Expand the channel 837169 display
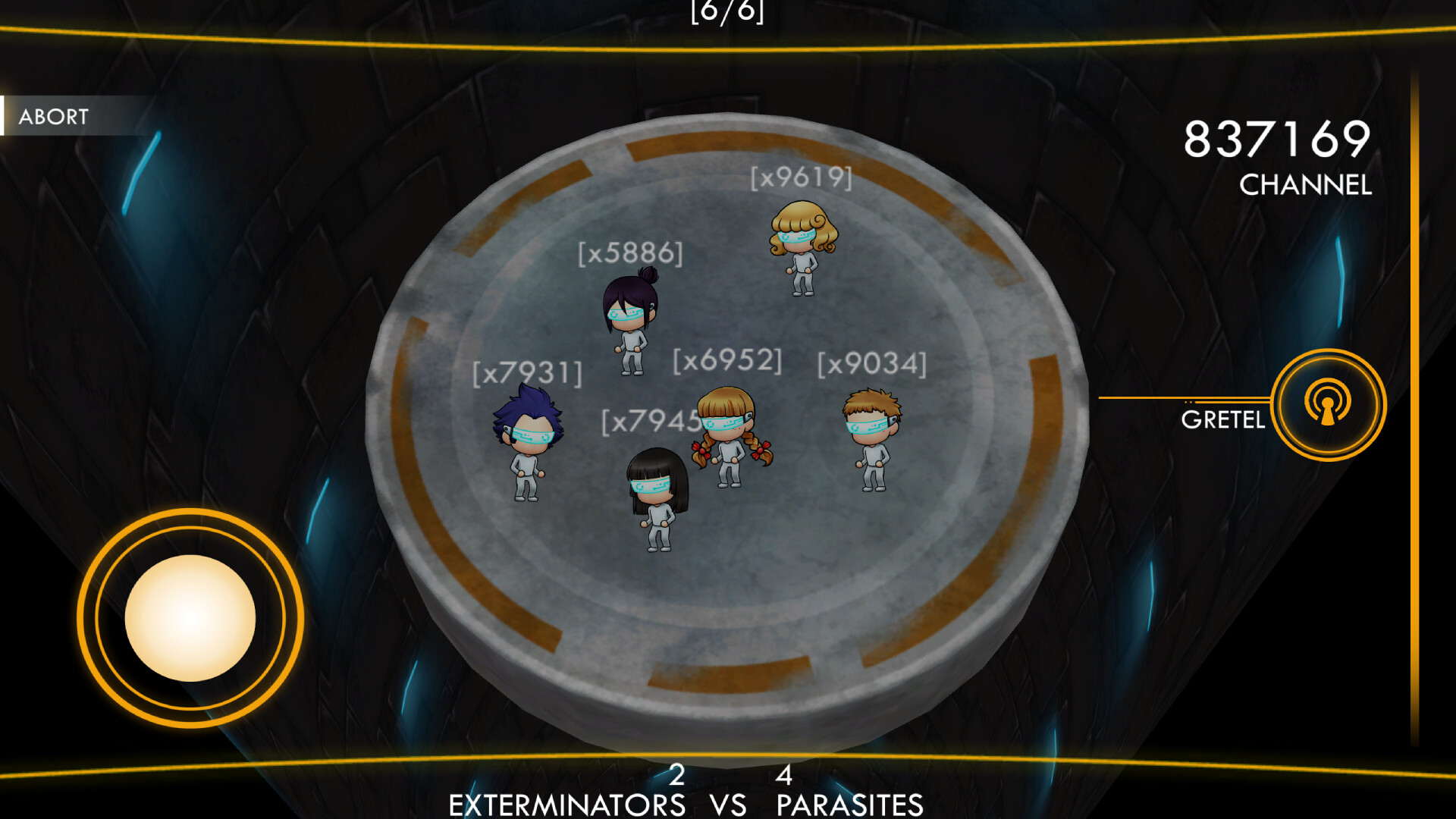Screen dimensions: 1456x819 click(x=1277, y=140)
